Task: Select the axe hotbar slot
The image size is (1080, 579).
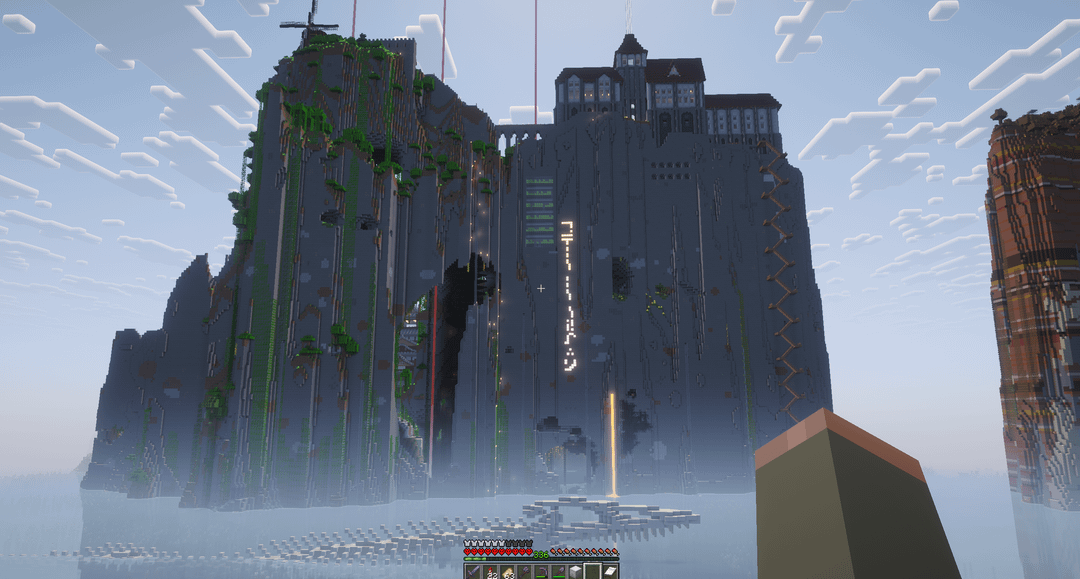Action: [524, 572]
